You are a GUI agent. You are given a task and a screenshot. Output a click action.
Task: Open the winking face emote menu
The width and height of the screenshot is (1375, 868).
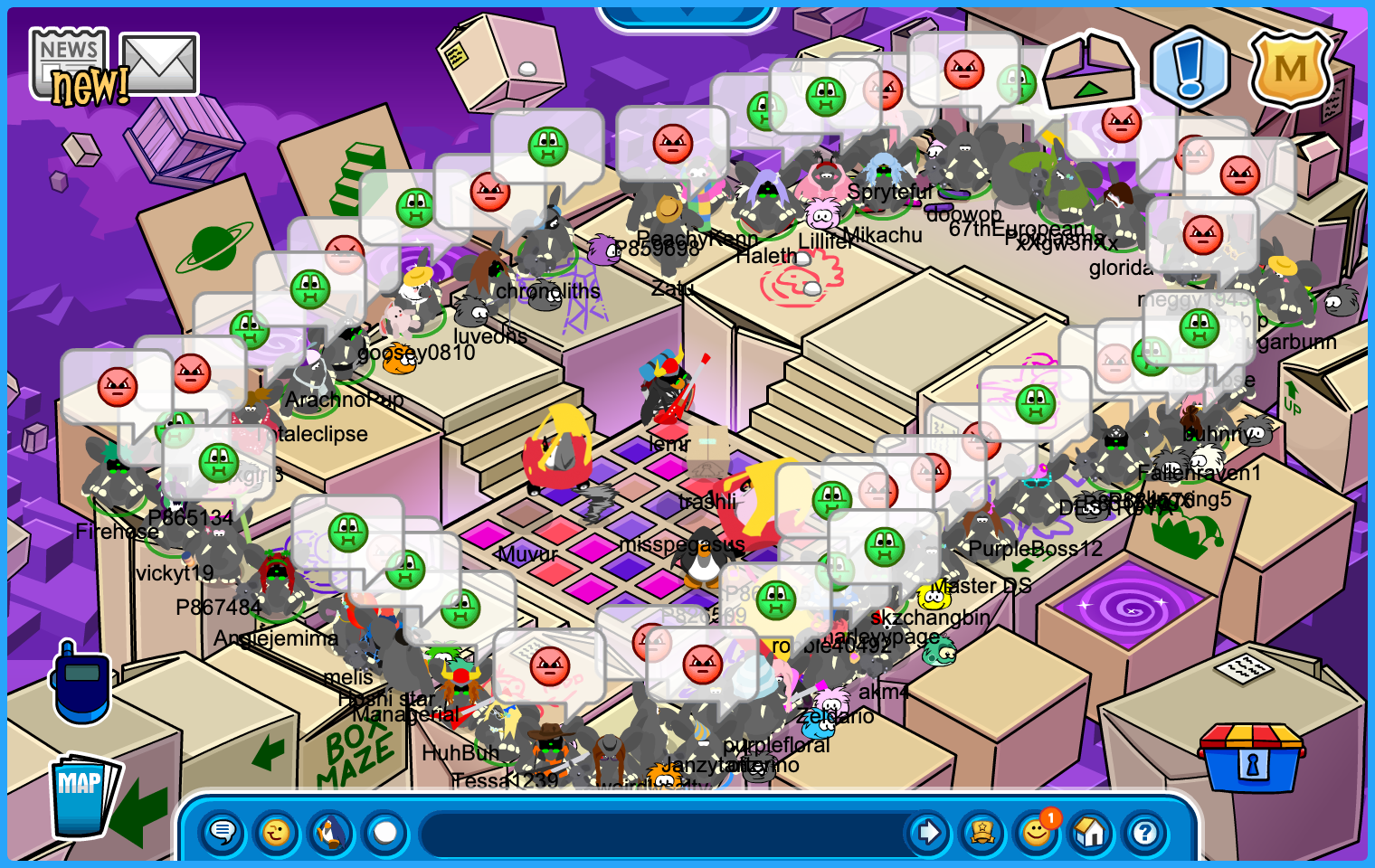coord(277,832)
